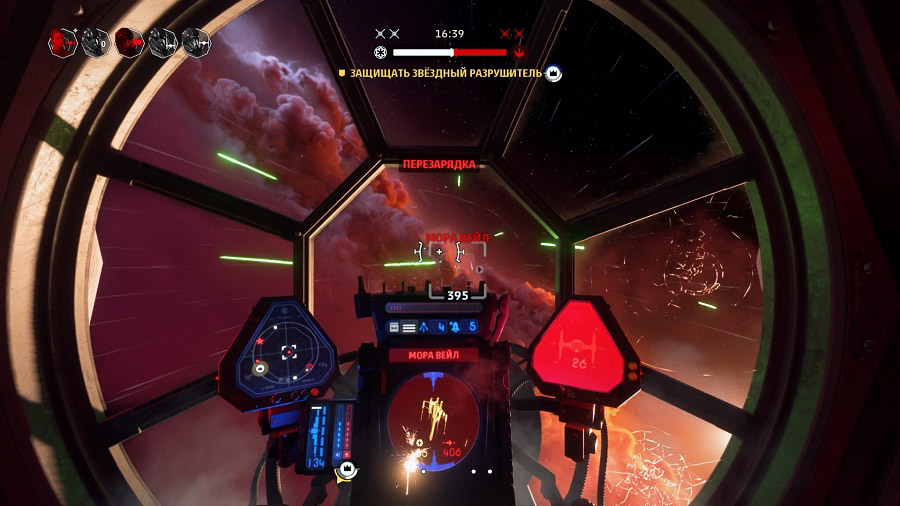The width and height of the screenshot is (900, 506).
Task: Select the circular target hologram display
Action: click(433, 415)
